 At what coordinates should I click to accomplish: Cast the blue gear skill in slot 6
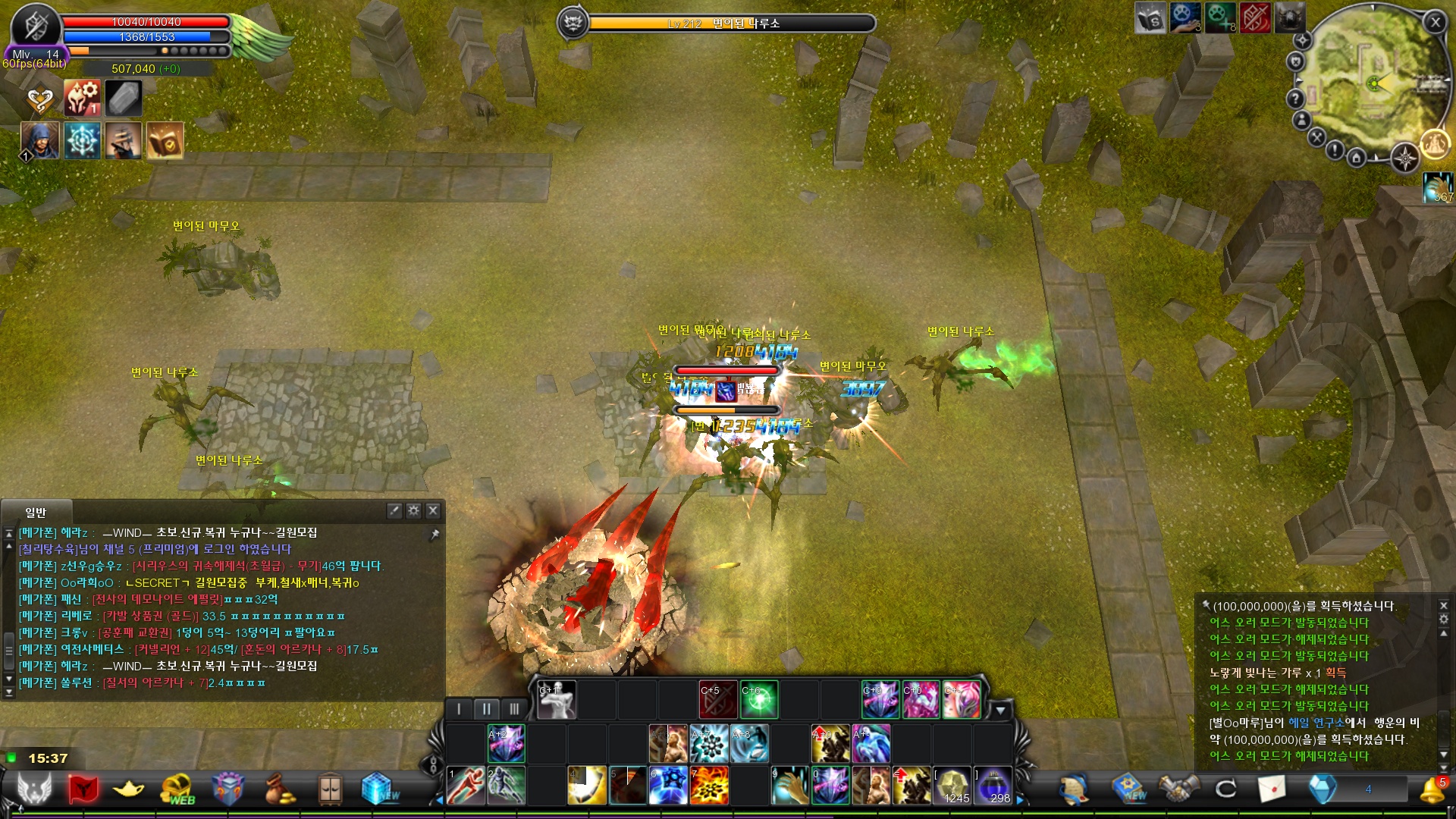point(668,786)
